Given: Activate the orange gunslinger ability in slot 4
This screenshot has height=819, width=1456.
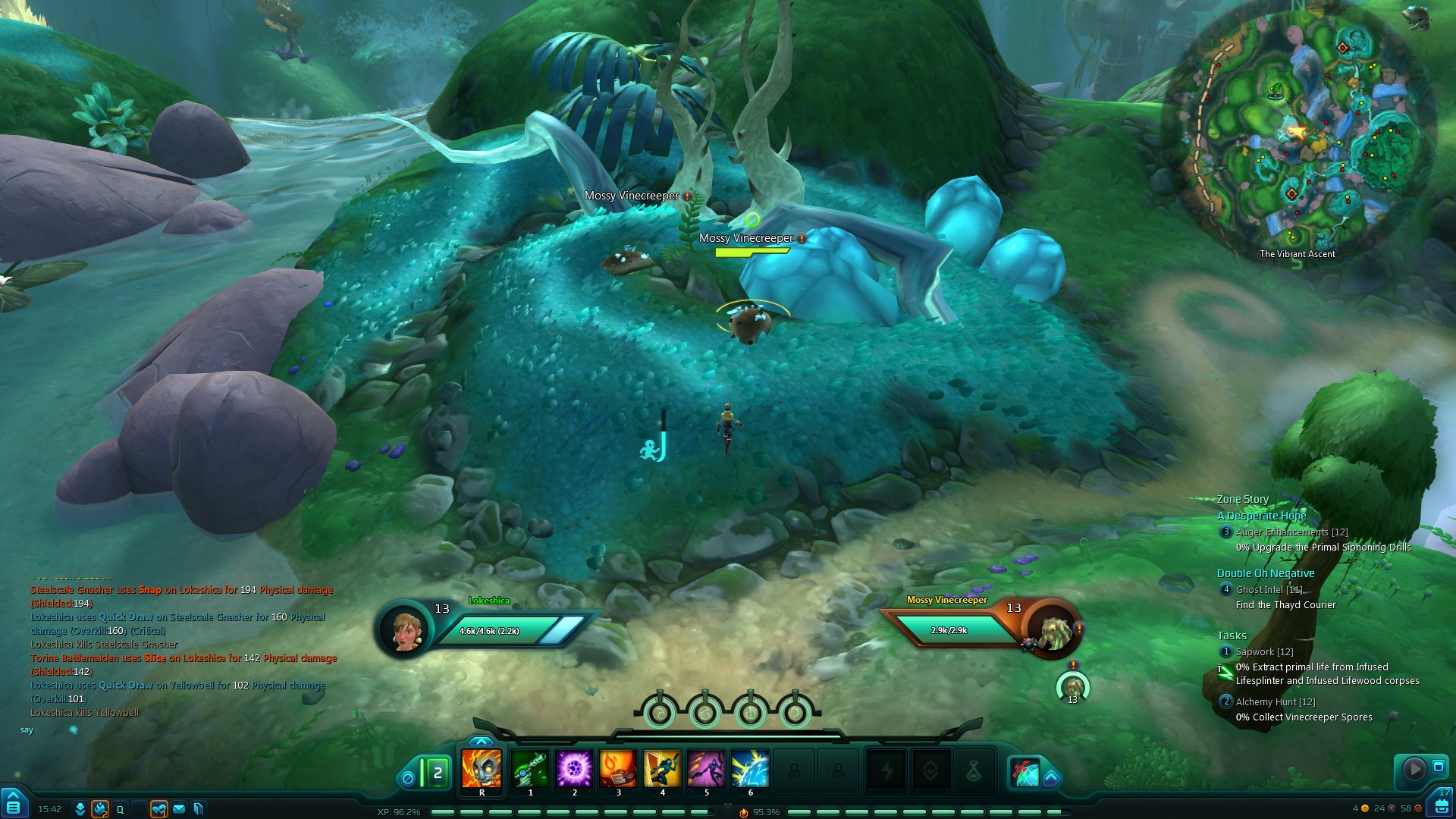Looking at the screenshot, I should pos(662,768).
